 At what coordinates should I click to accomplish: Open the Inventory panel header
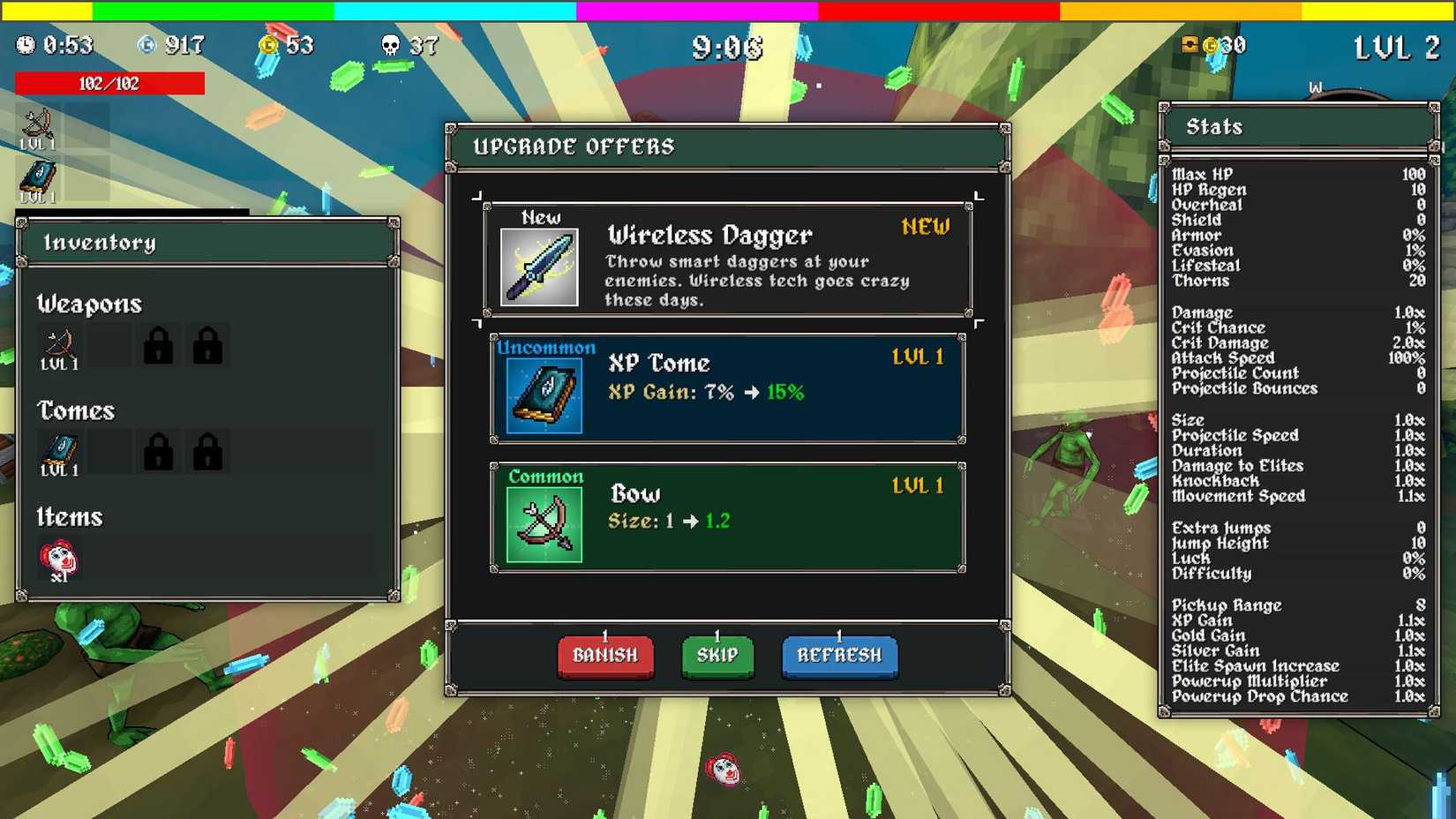click(101, 242)
